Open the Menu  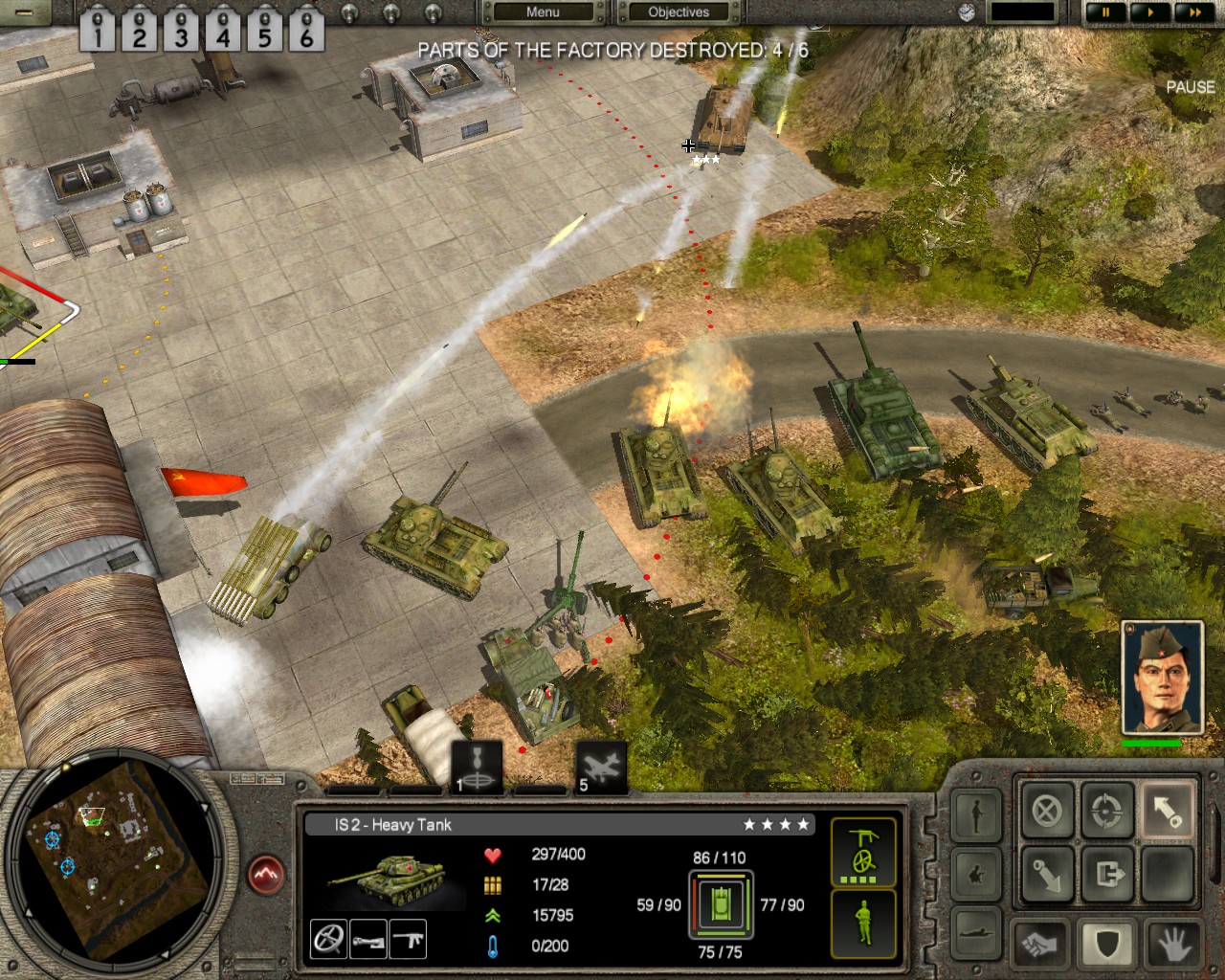(x=543, y=11)
